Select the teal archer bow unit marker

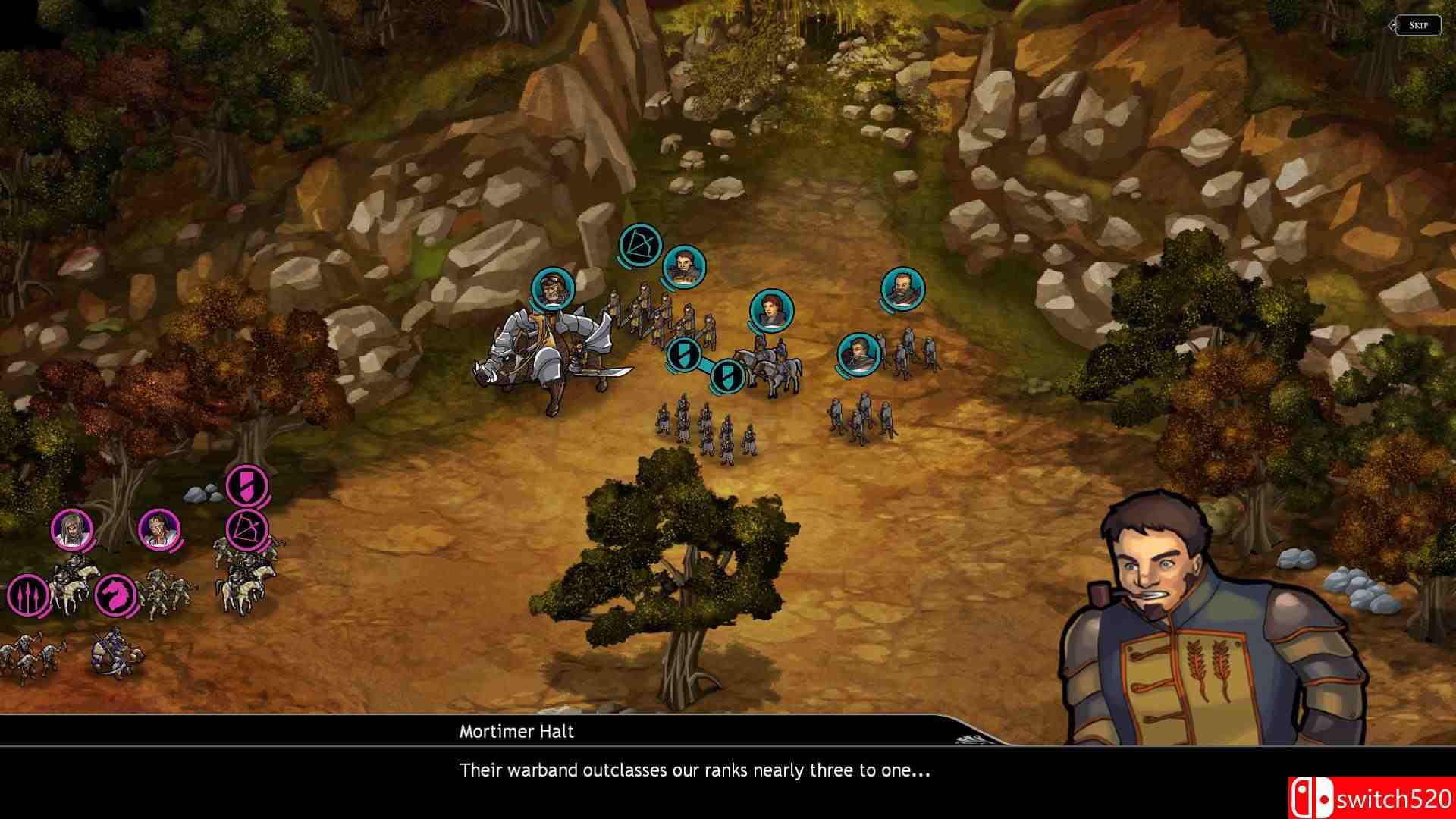[640, 246]
